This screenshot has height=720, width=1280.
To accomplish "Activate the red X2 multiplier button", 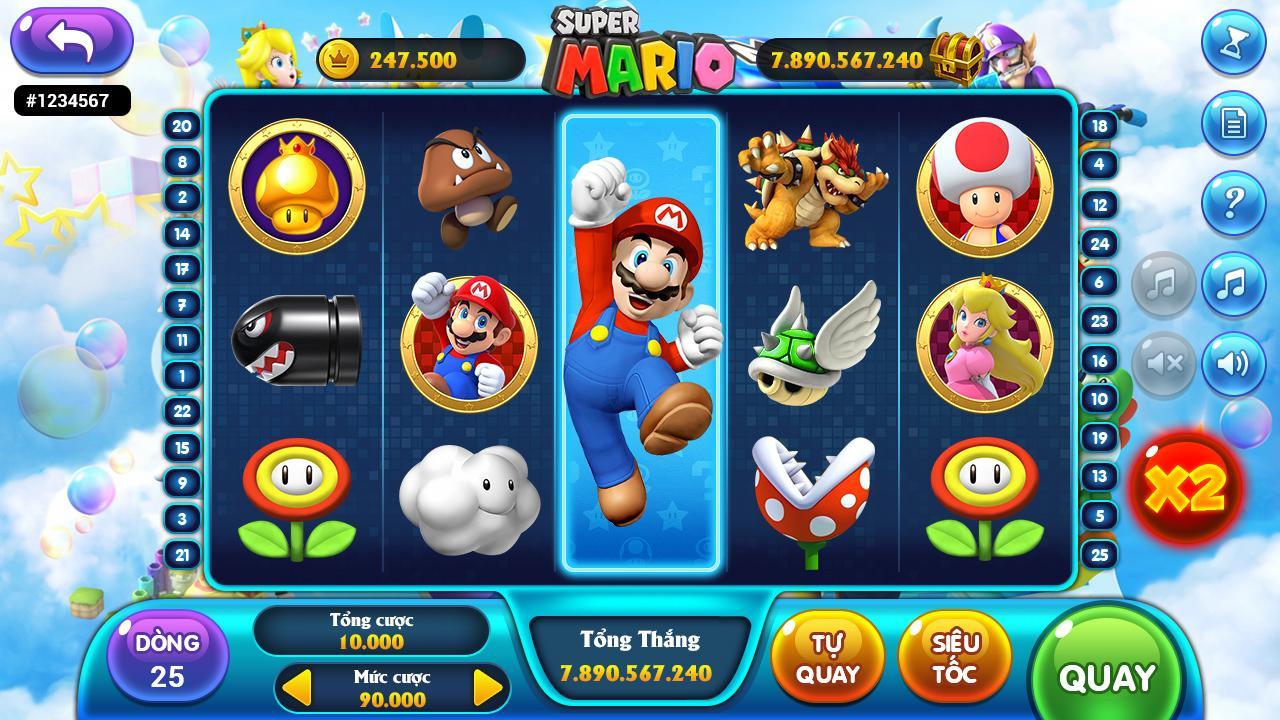I will pos(1185,488).
